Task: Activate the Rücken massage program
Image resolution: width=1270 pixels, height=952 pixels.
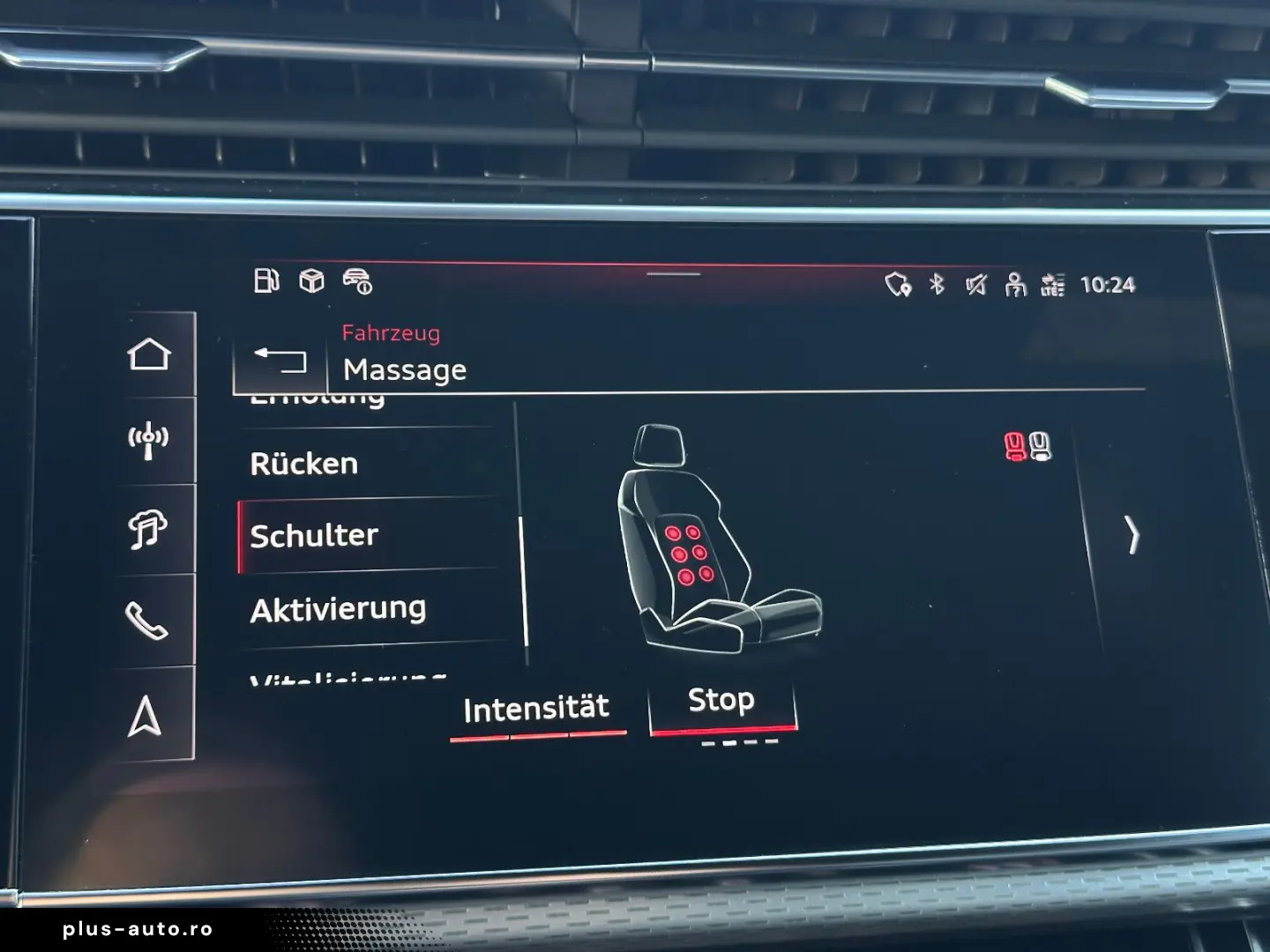Action: [x=304, y=463]
